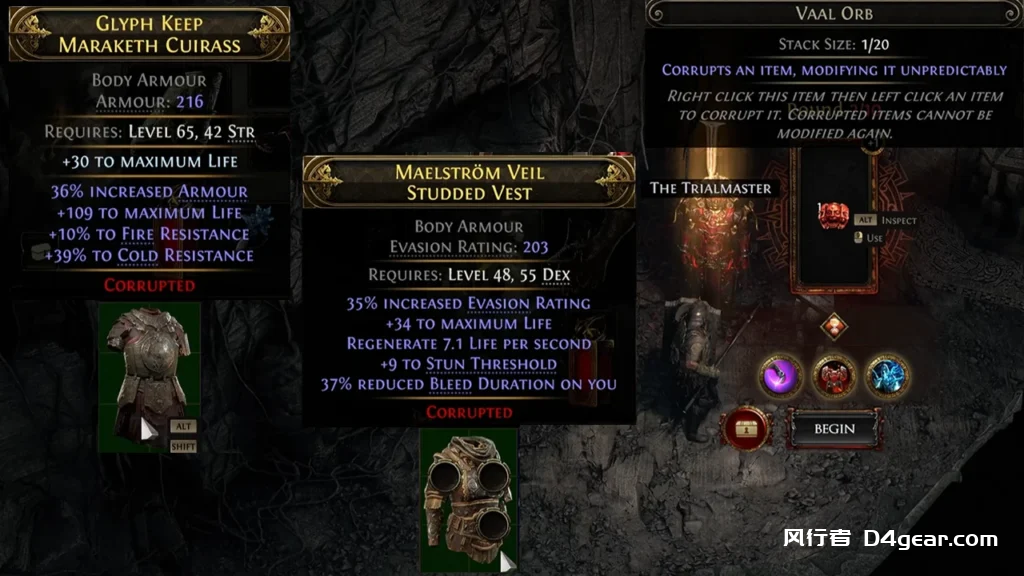The width and height of the screenshot is (1024, 576).
Task: Pick the blue spectral figure reward icon
Action: 887,375
